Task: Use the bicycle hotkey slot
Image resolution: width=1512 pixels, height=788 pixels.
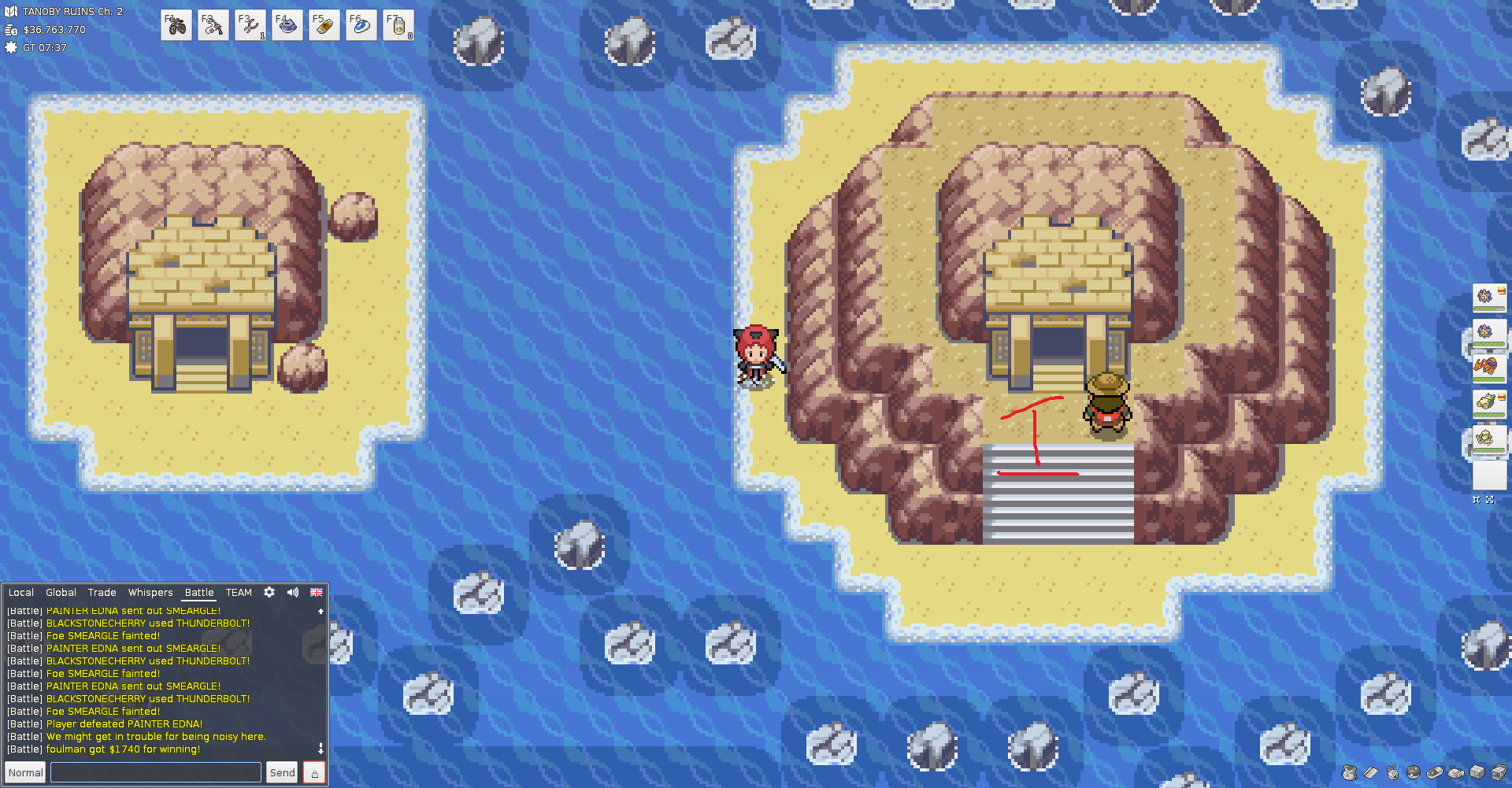Action: click(176, 25)
